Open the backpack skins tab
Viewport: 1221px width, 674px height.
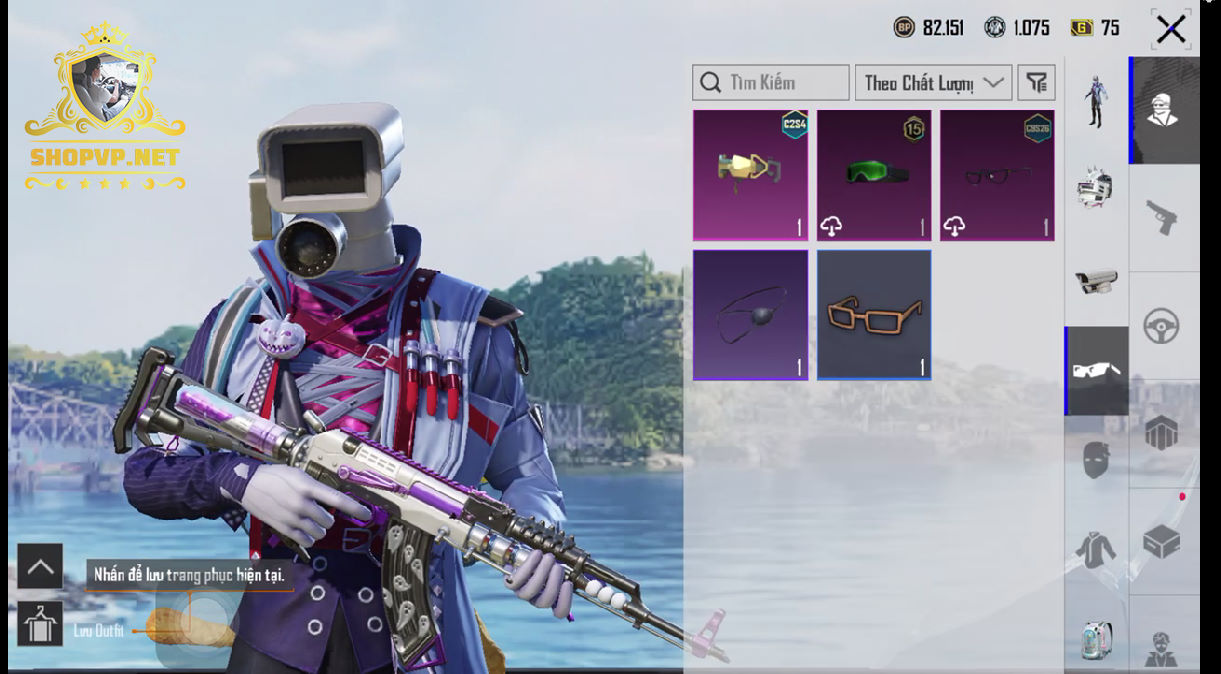point(1096,639)
